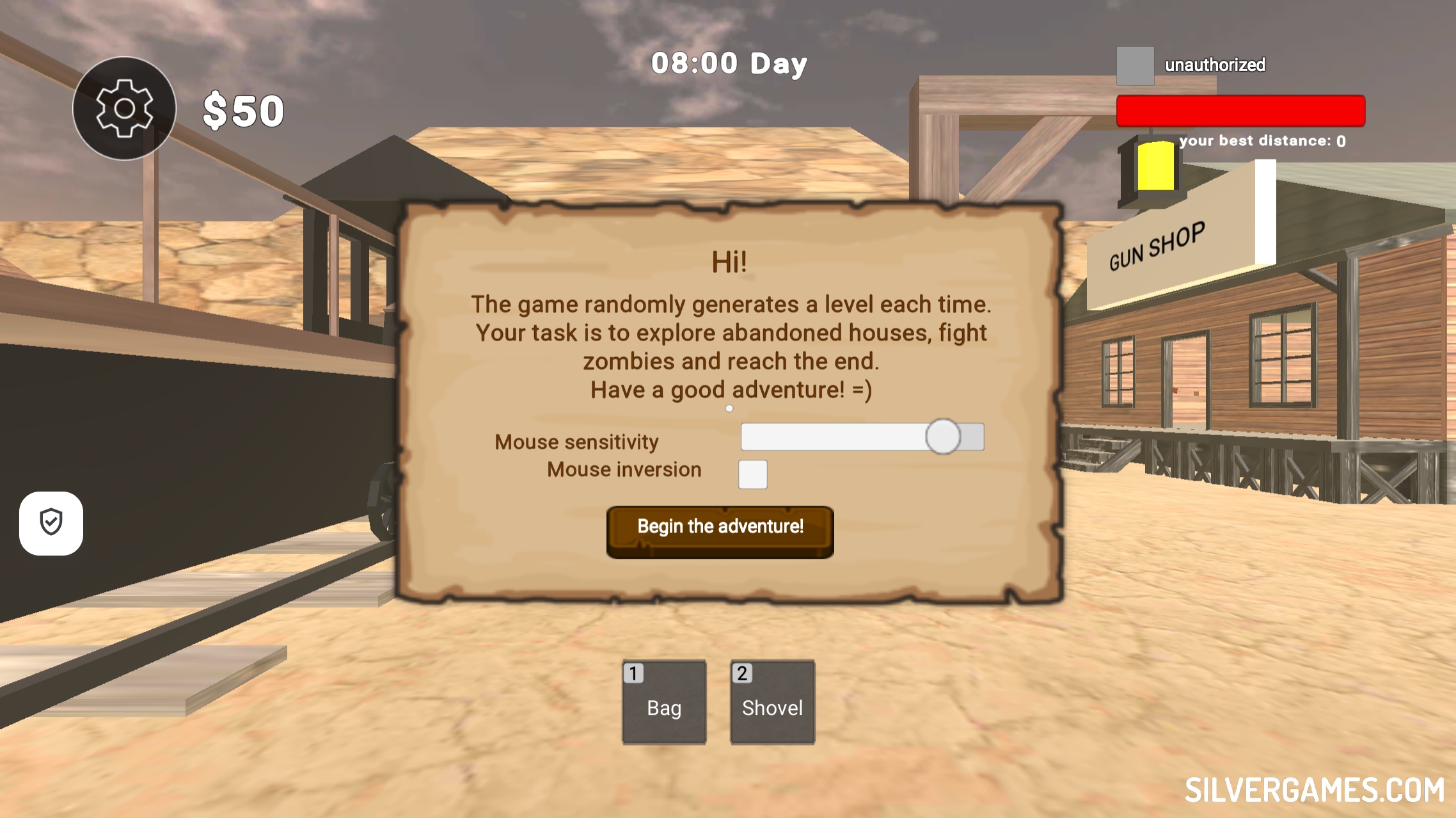Click the unauthorized profile avatar
1456x818 pixels.
1135,65
